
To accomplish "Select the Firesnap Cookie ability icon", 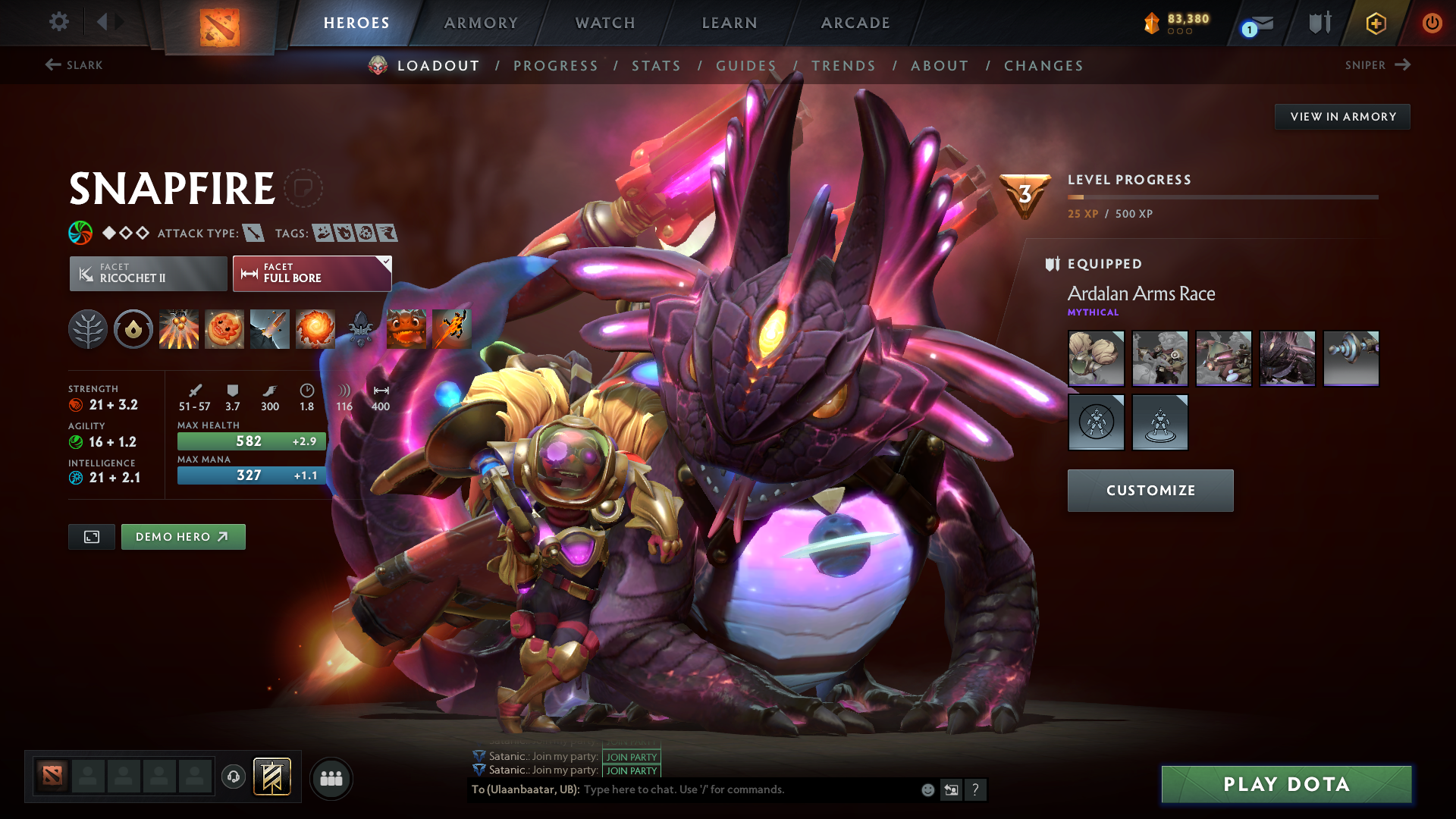I will click(224, 328).
